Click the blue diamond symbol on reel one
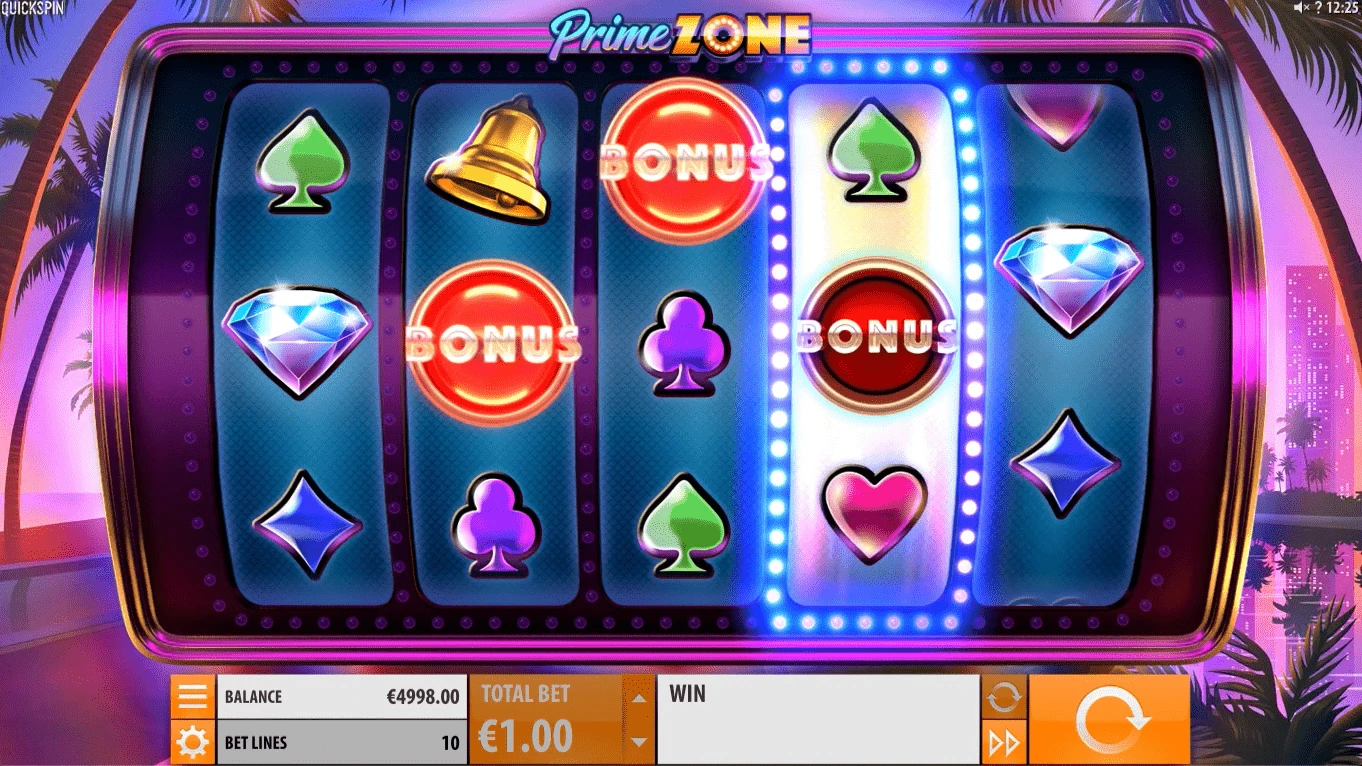The width and height of the screenshot is (1362, 766). click(x=299, y=336)
